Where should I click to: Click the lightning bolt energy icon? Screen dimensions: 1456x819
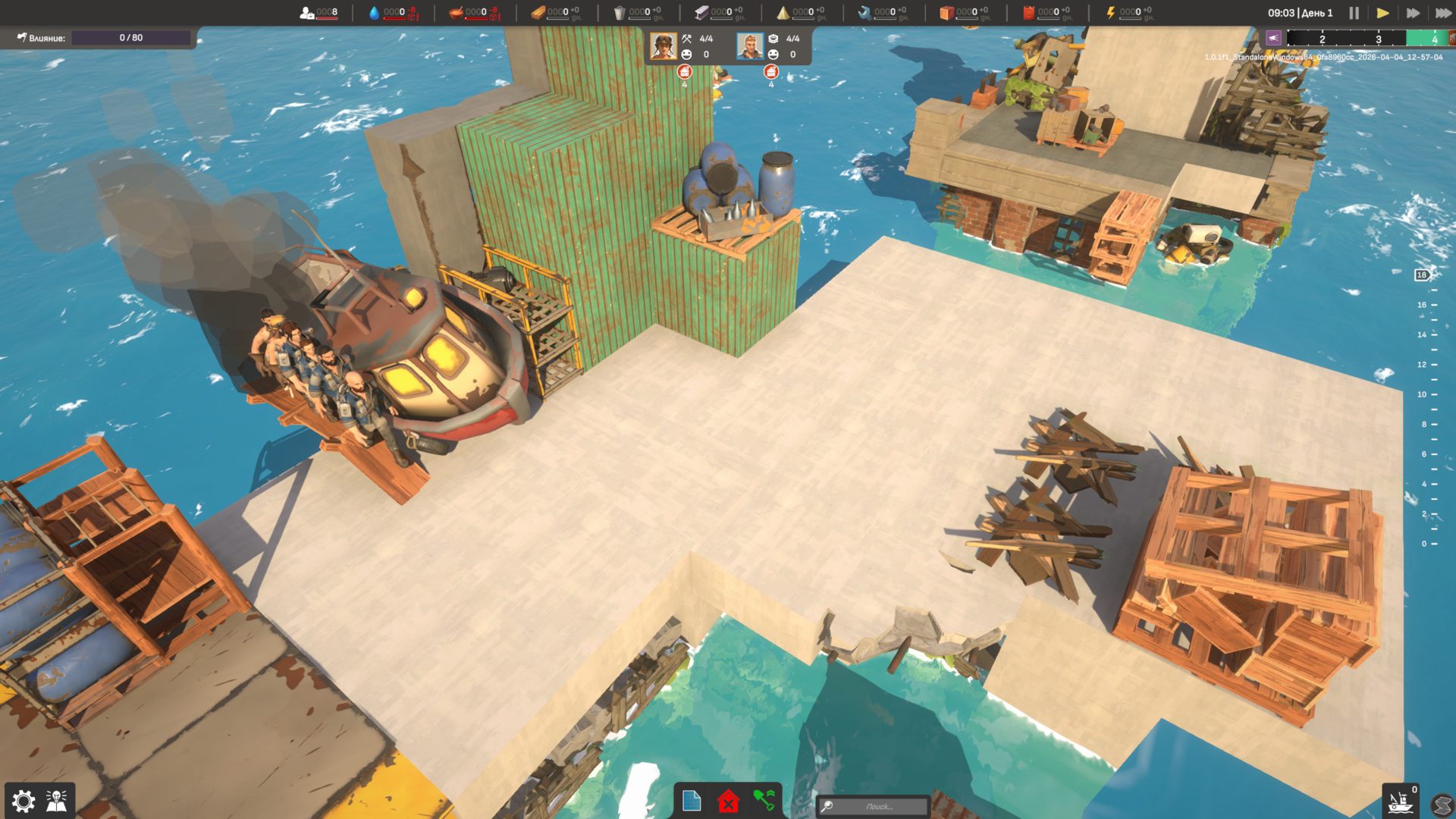1110,13
